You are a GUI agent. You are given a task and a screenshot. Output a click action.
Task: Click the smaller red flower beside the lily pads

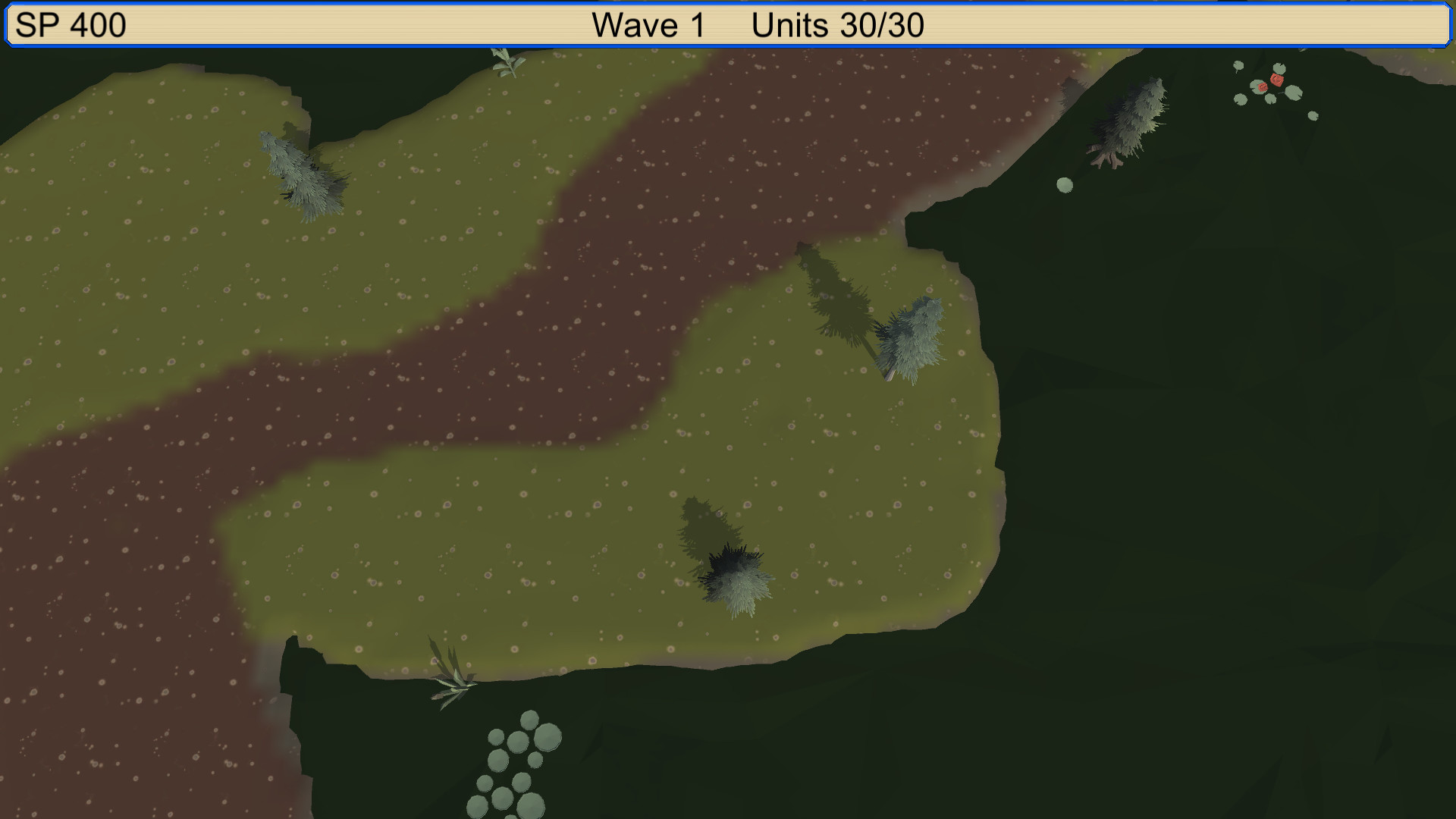tap(1263, 87)
